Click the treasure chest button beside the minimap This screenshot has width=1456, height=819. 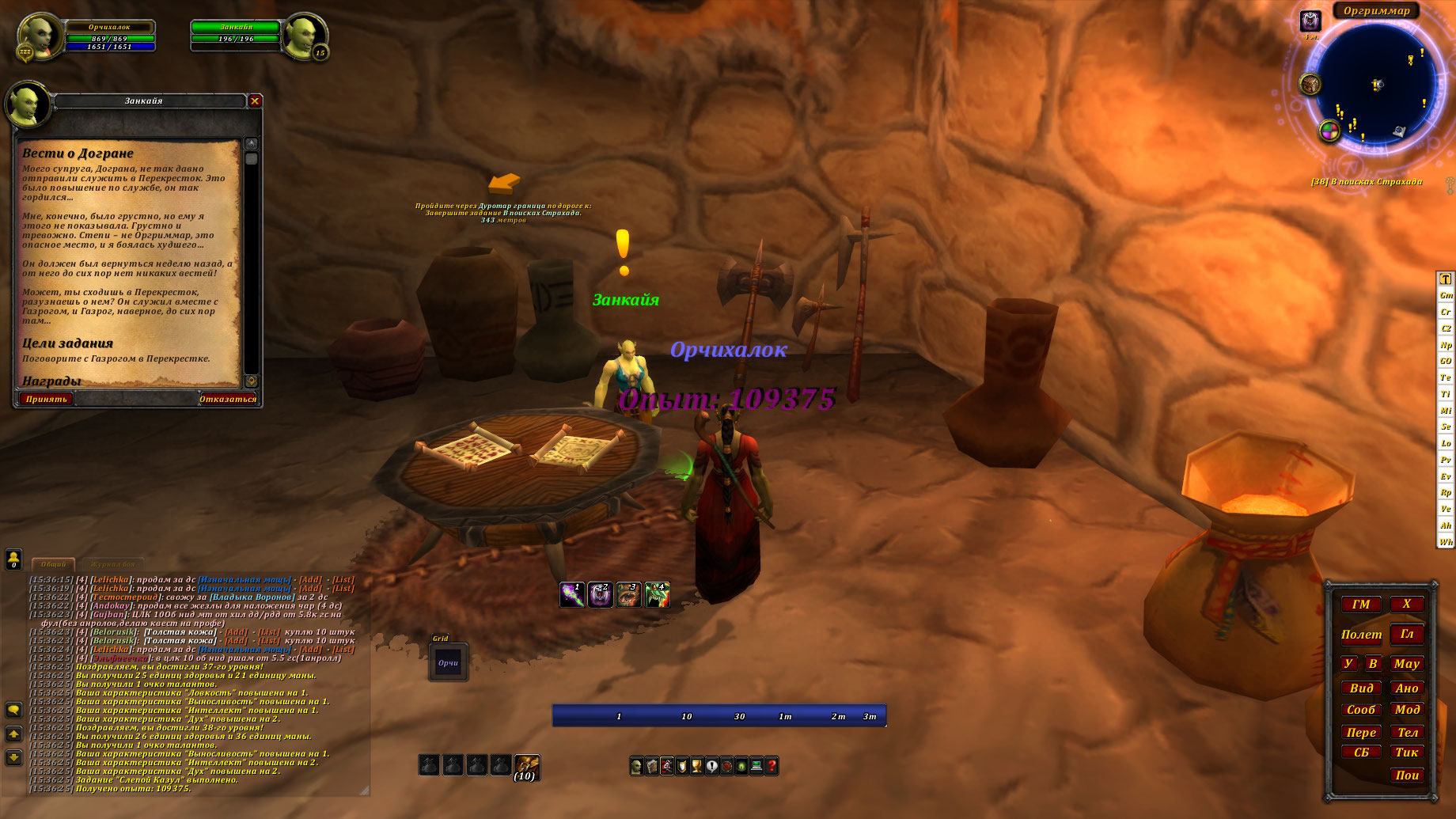coord(1310,84)
